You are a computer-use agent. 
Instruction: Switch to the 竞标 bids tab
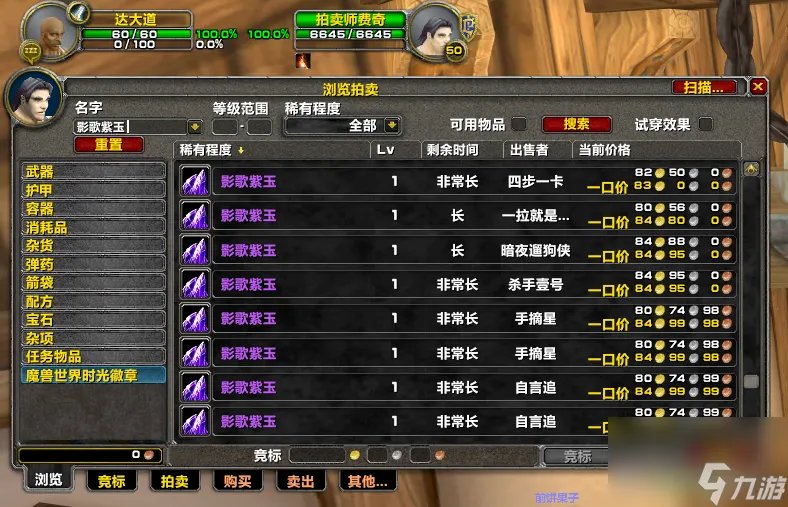pyautogui.click(x=112, y=481)
